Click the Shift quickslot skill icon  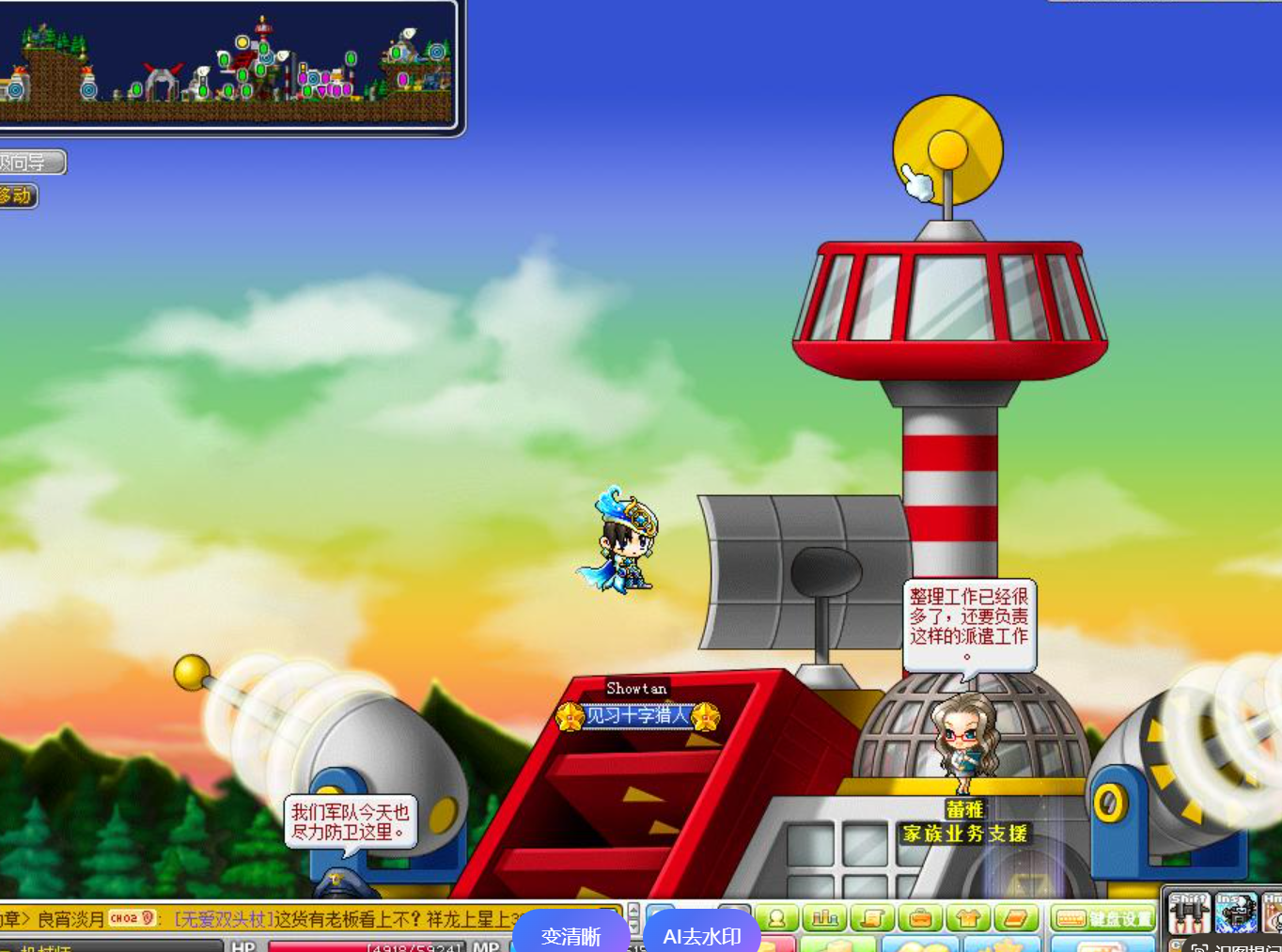click(x=1189, y=913)
